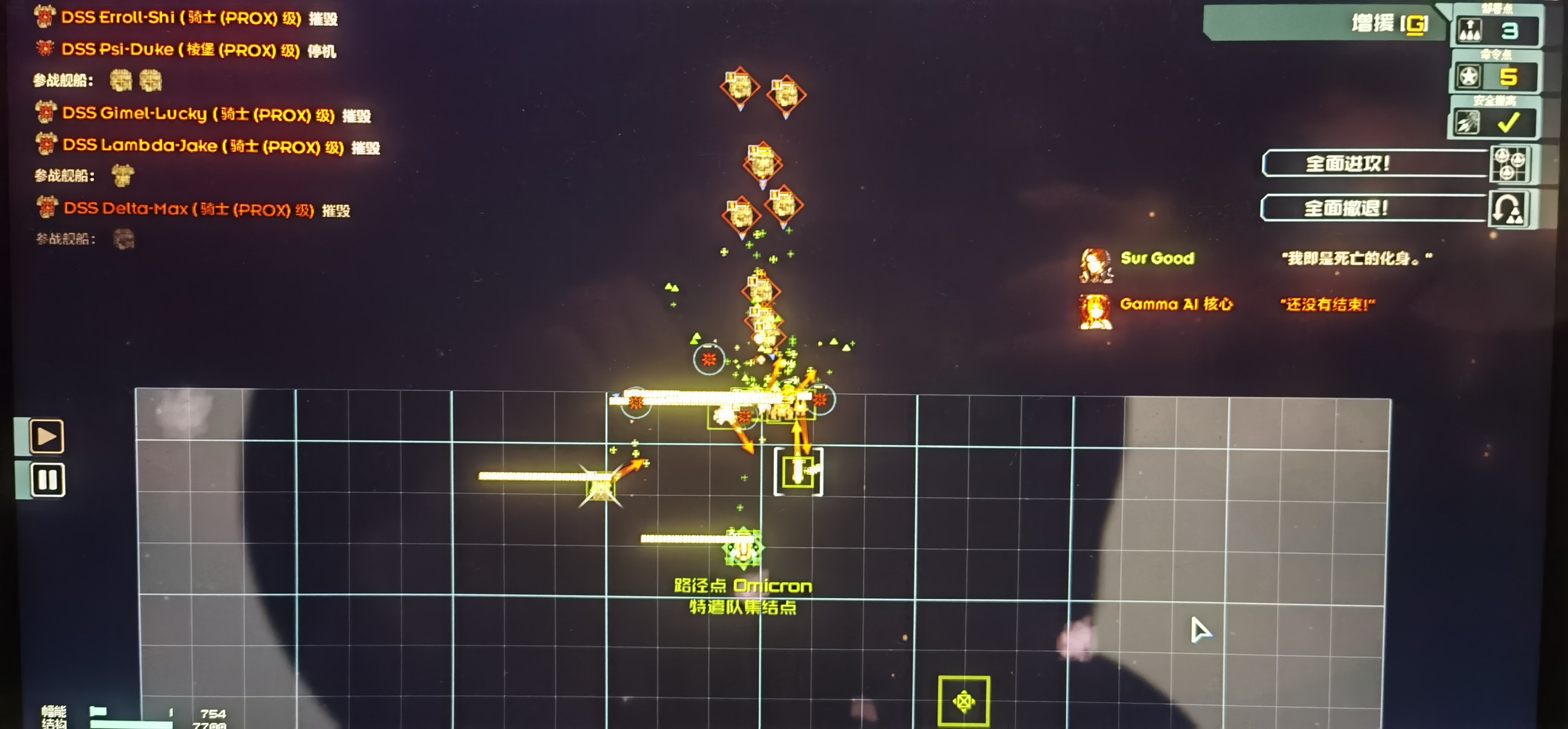
Task: Click the full retreat arrow icon
Action: (1508, 209)
